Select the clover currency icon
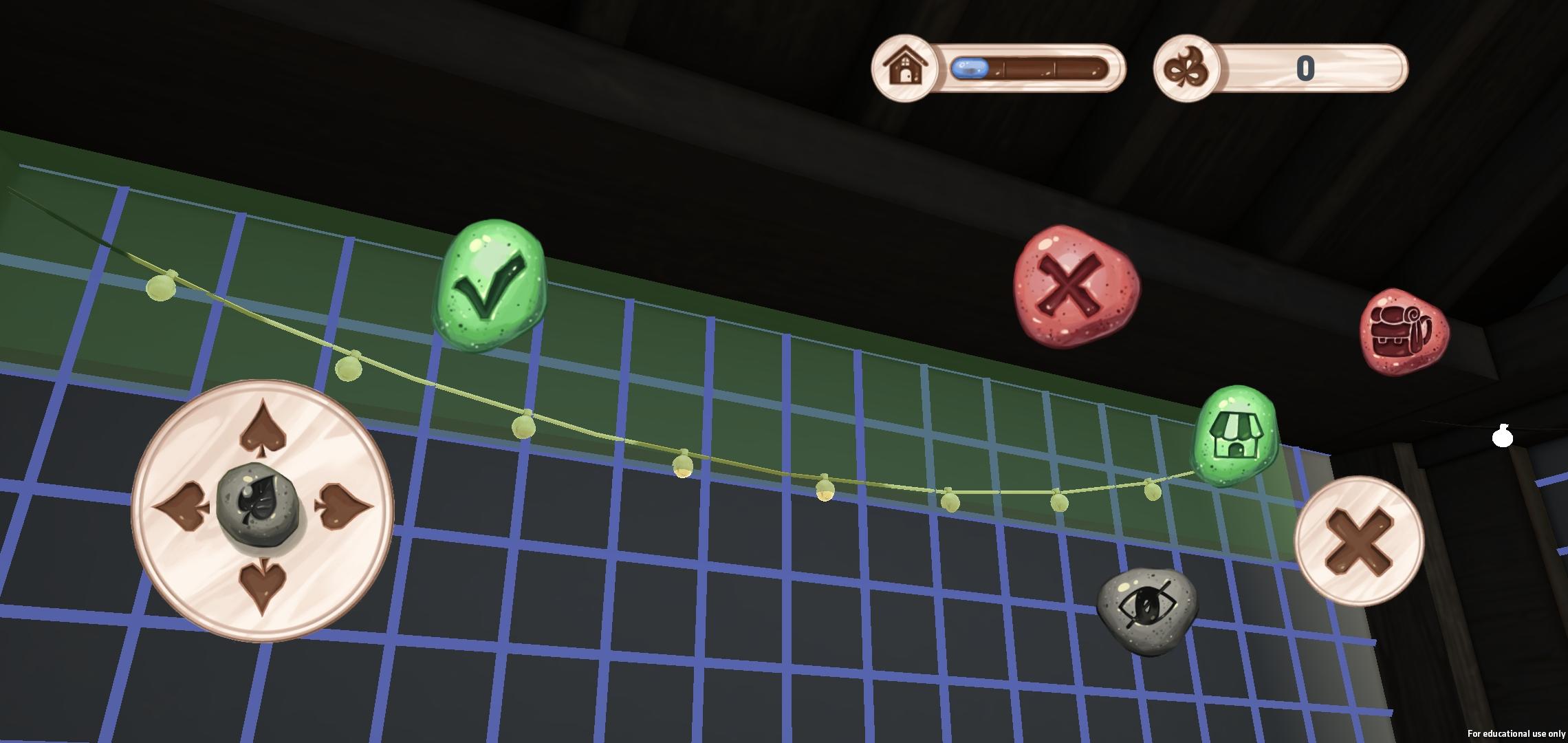1568x743 pixels. pyautogui.click(x=1184, y=67)
